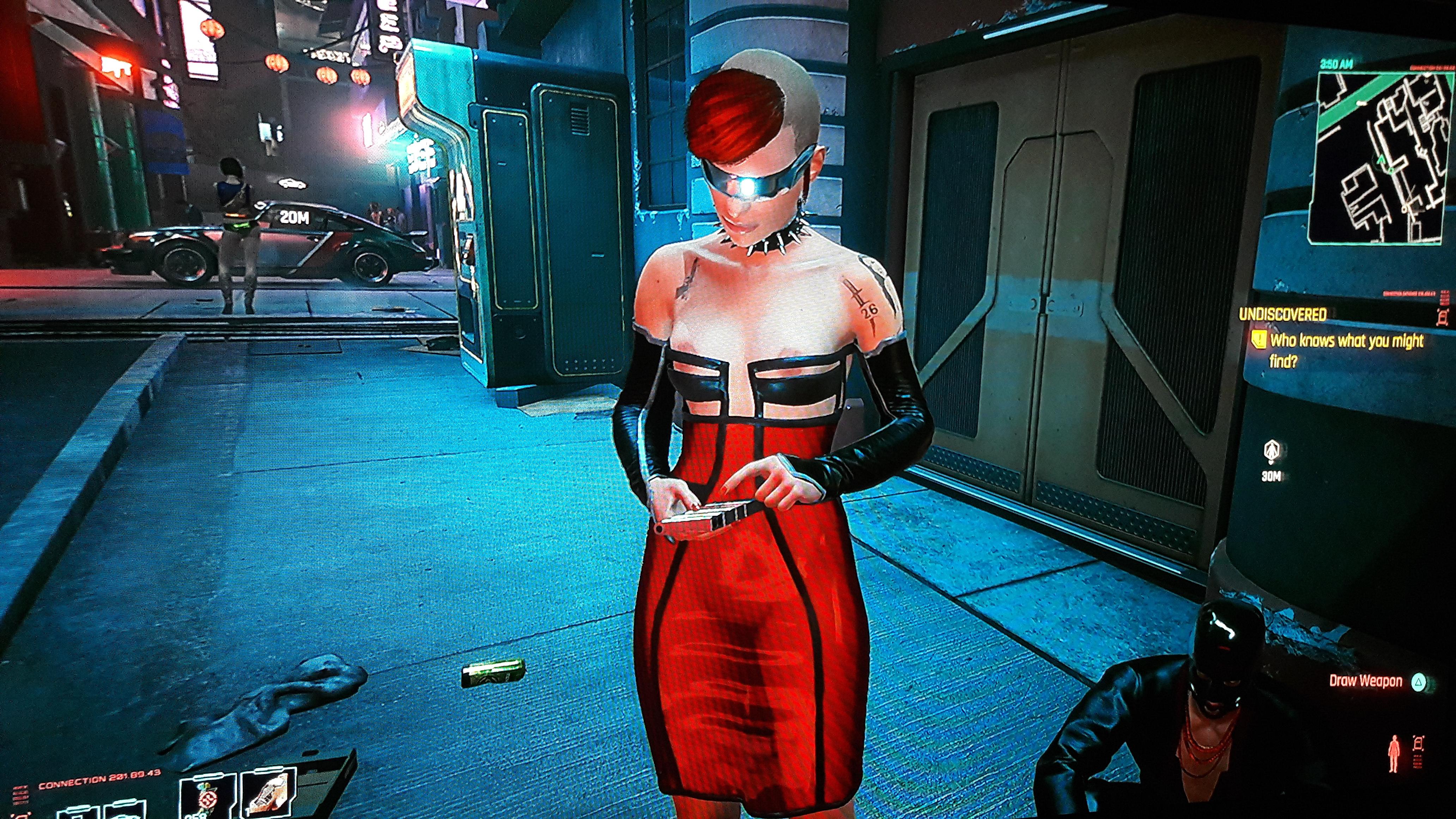1456x819 pixels.
Task: Click the Draw Weapon label
Action: tap(1365, 681)
